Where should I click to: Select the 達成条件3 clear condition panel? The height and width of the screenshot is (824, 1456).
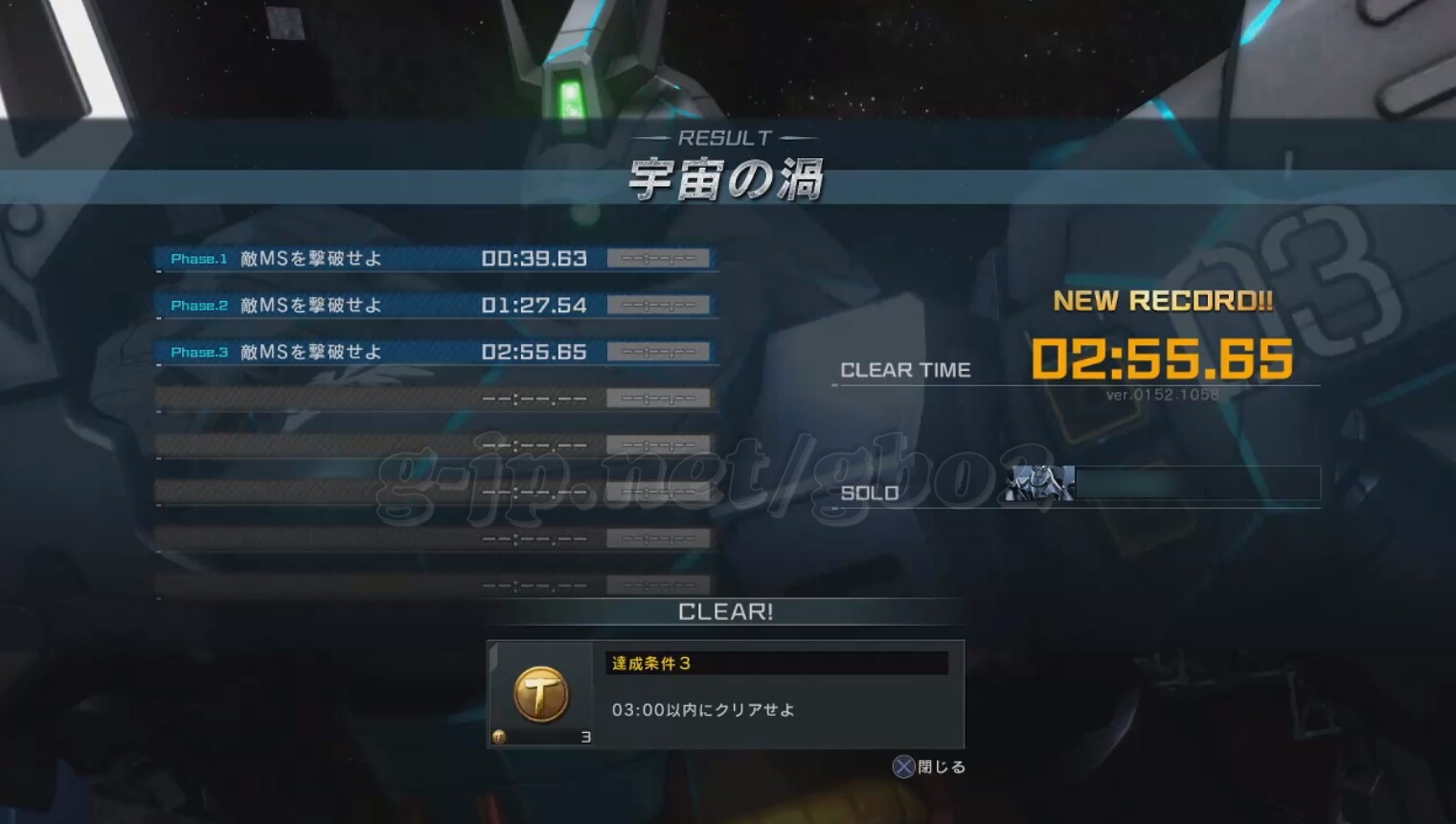point(776,694)
